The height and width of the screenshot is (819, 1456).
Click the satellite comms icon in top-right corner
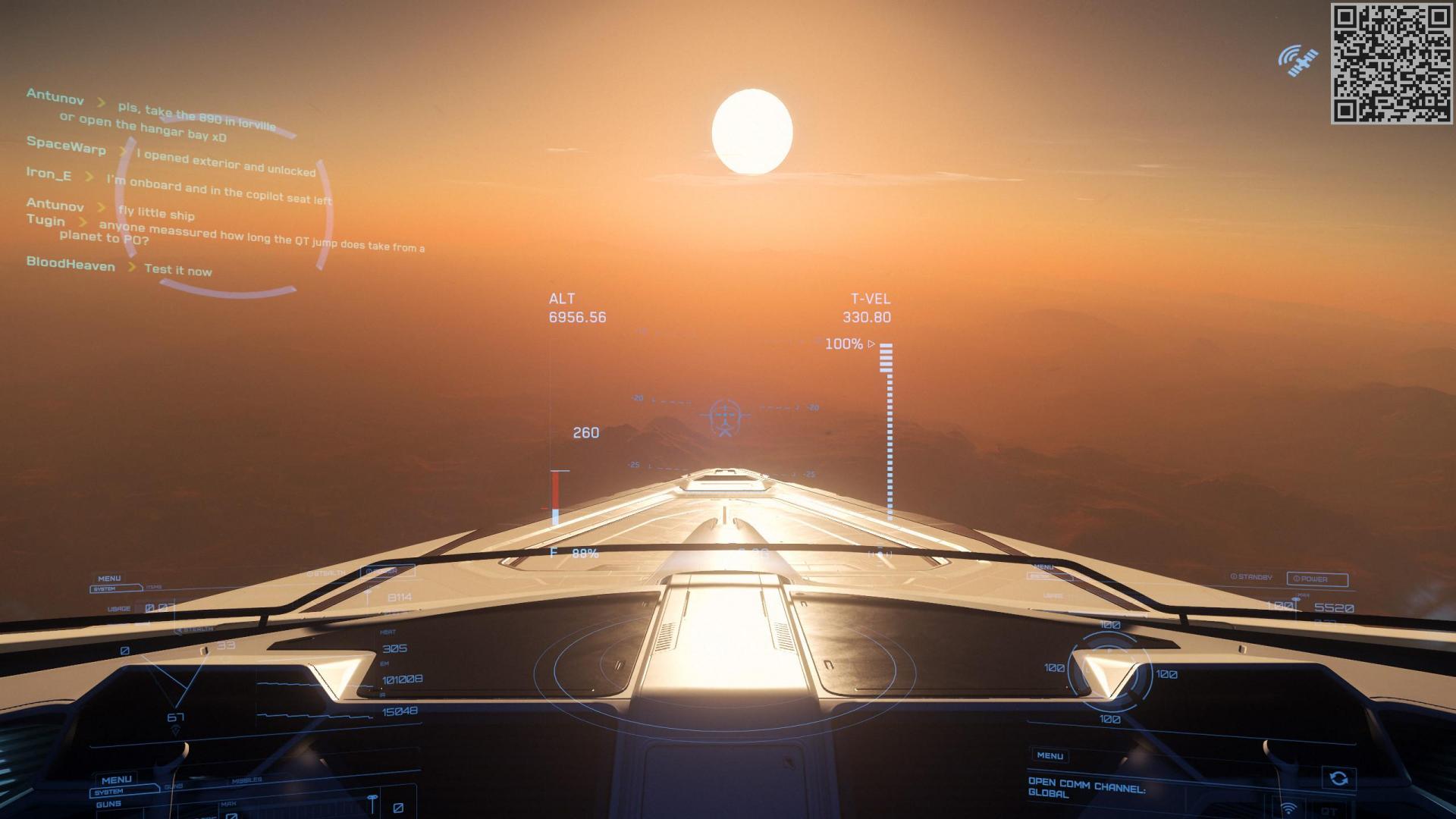pos(1298,61)
